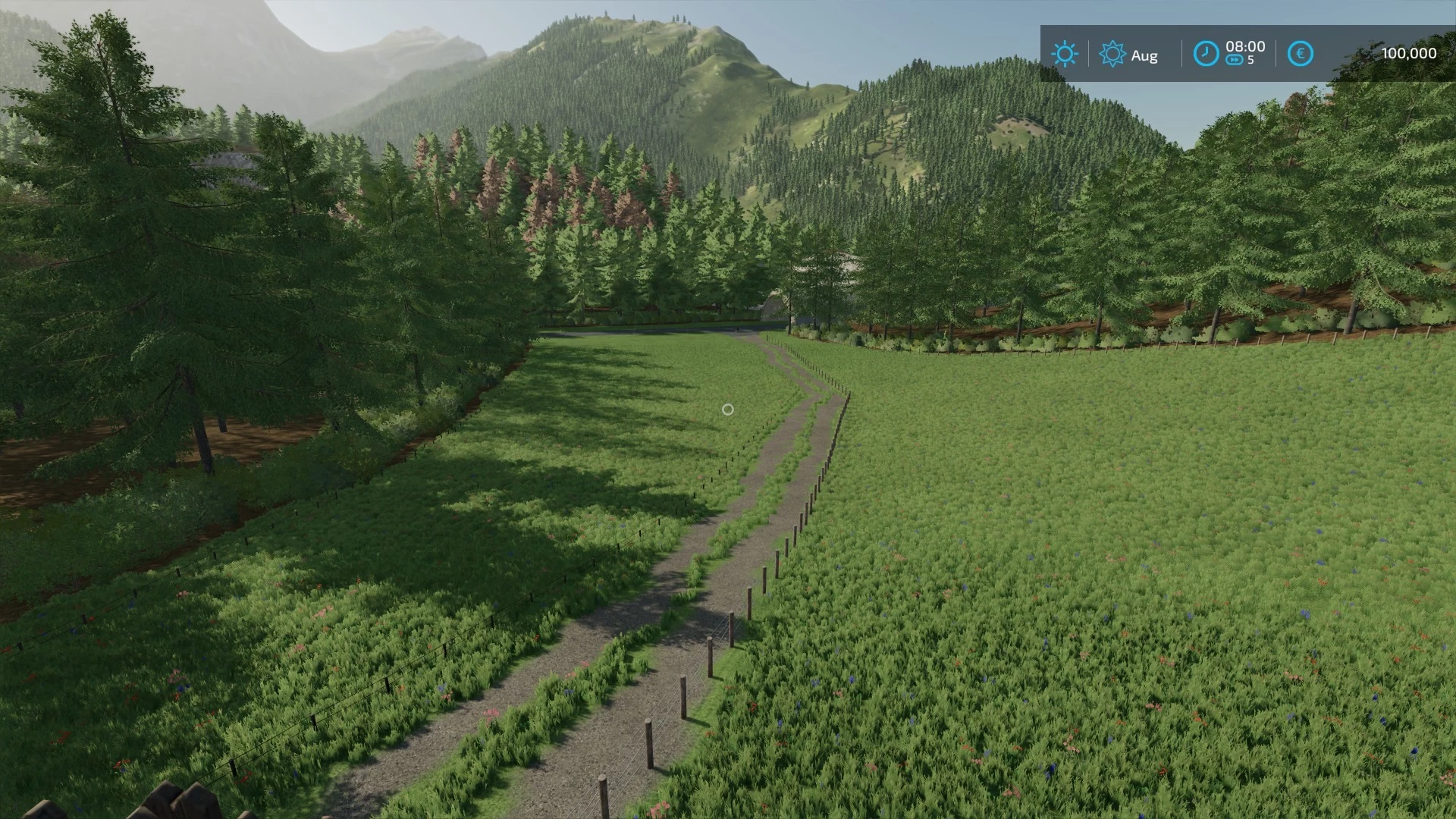
Task: Click the clock icon in the HUD
Action: pyautogui.click(x=1206, y=54)
